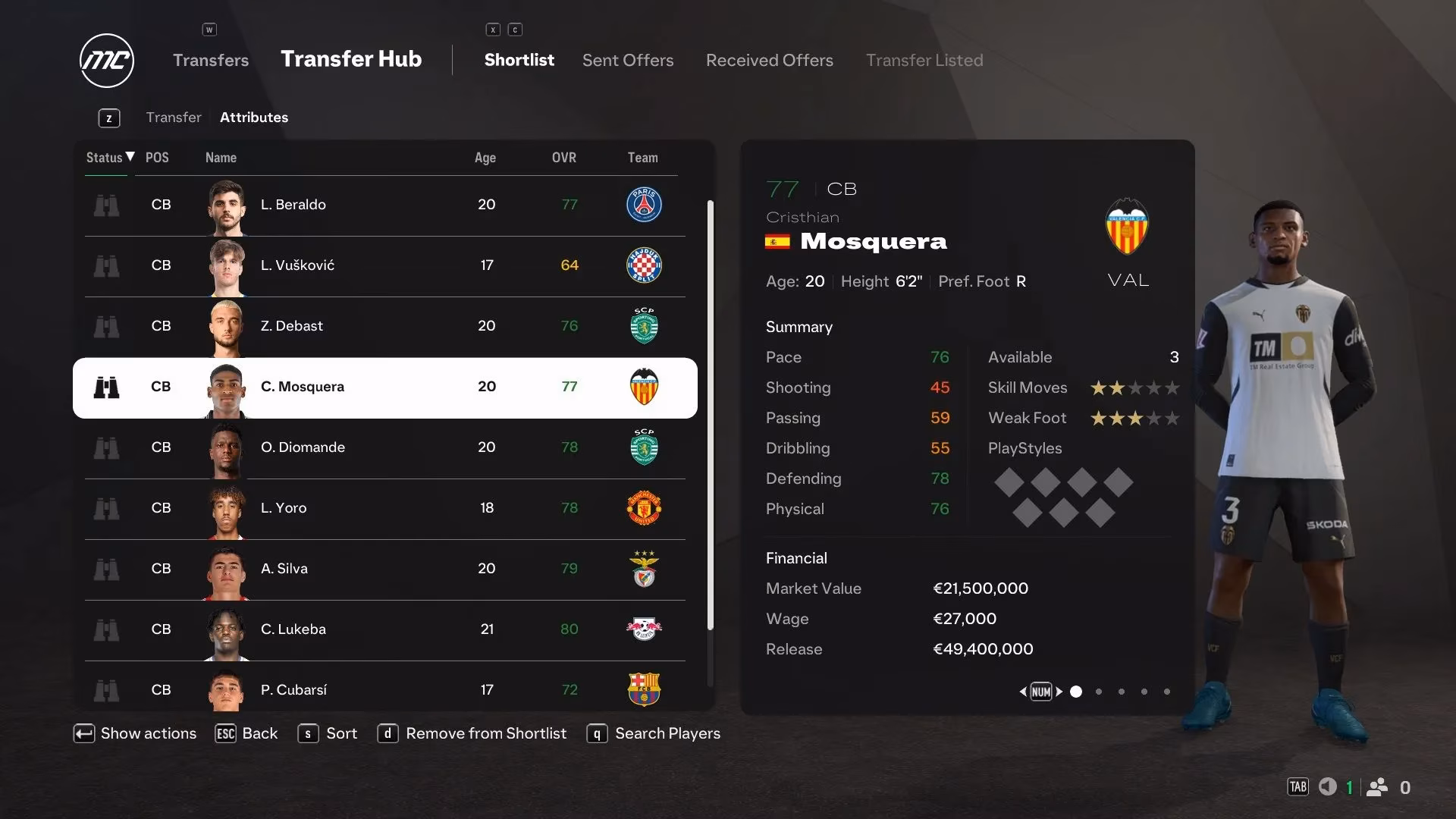Click the binoculars status icon on L. Vušković's row
1456x819 pixels.
tap(107, 265)
